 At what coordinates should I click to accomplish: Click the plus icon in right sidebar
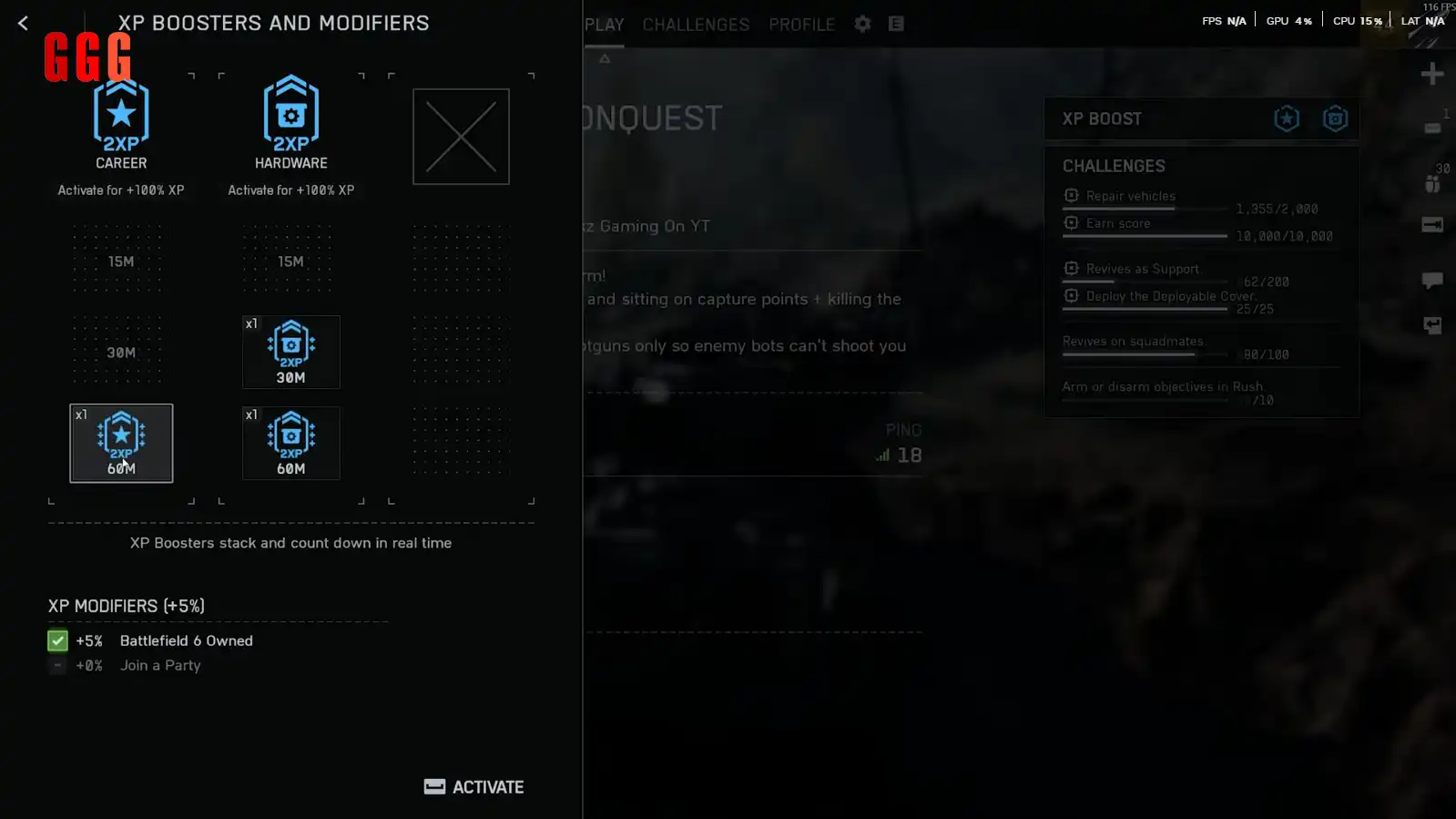point(1431,74)
